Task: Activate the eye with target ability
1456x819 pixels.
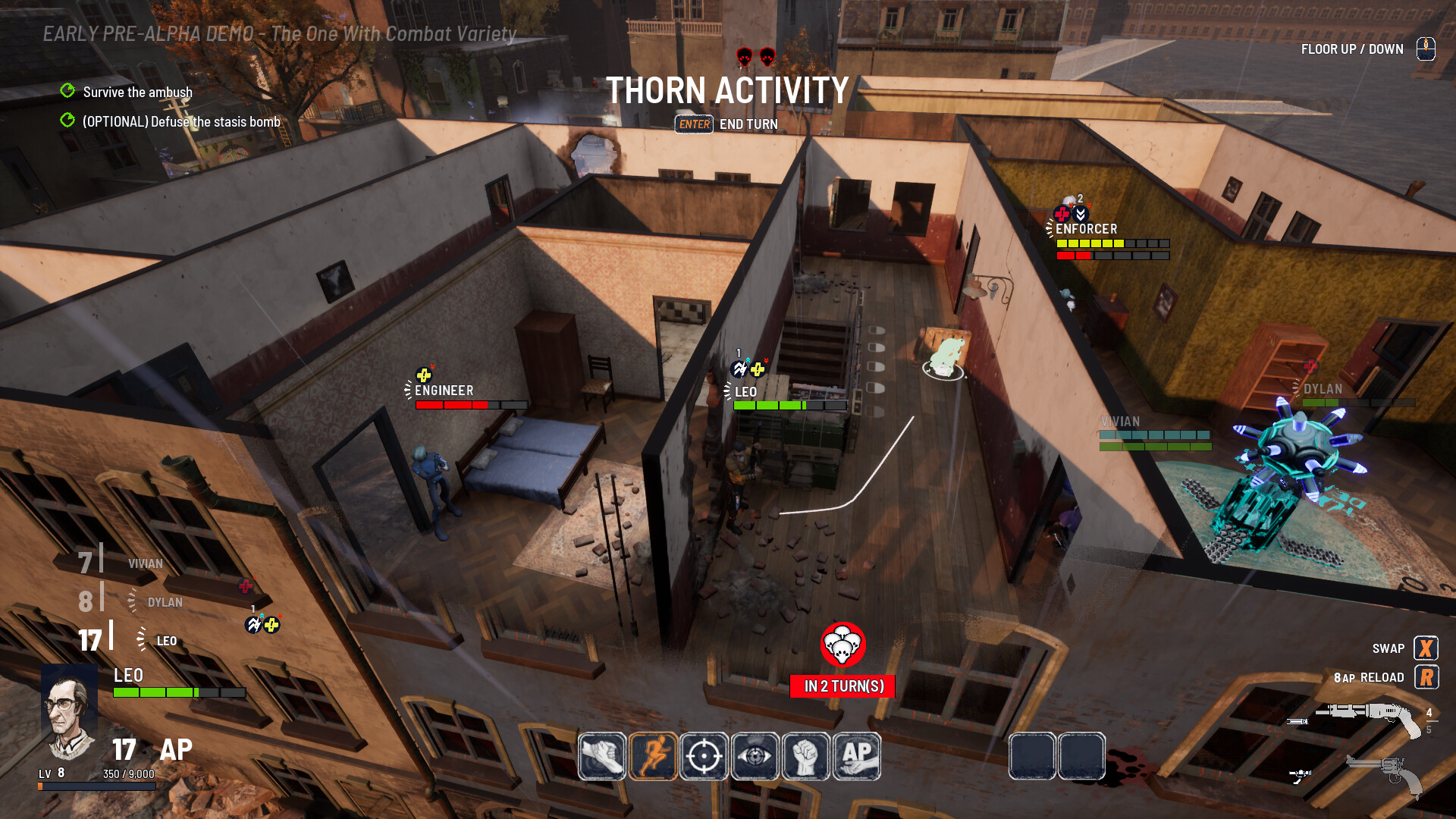Action: click(755, 756)
